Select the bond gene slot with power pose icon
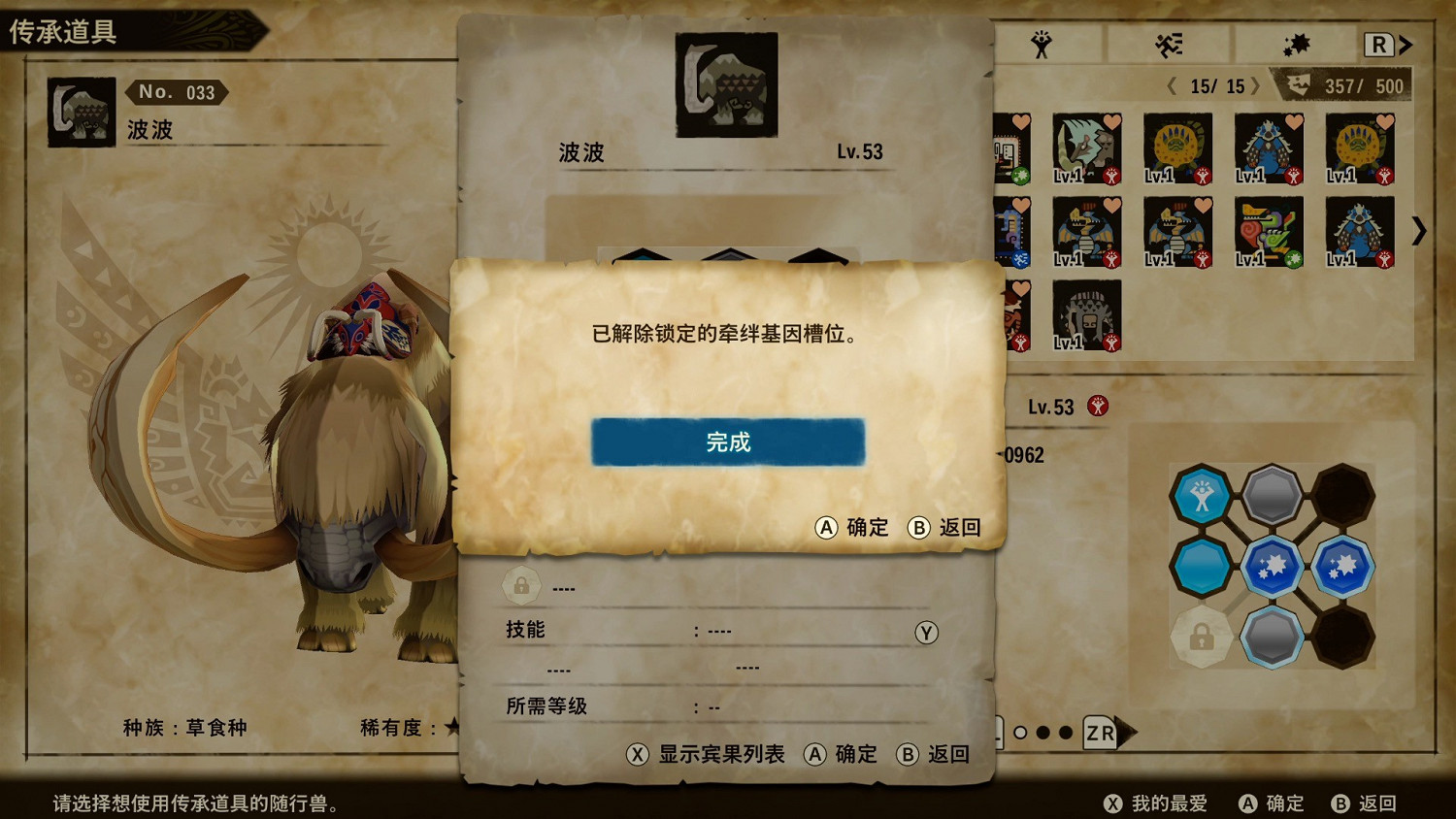The height and width of the screenshot is (819, 1456). (x=1203, y=496)
